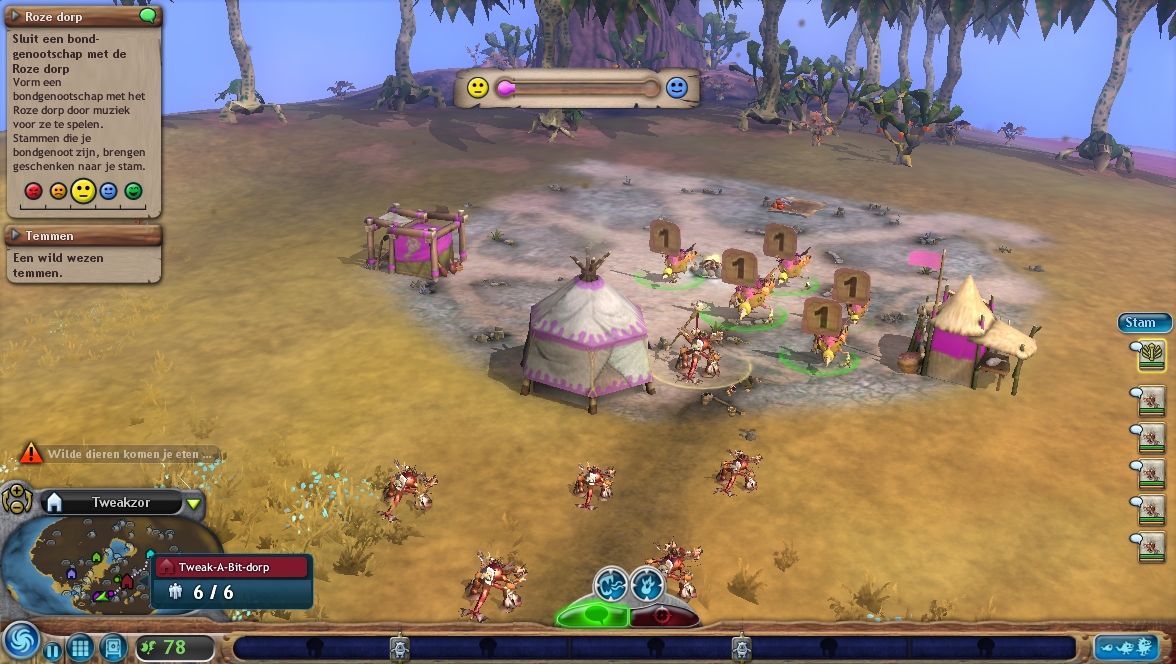Open the grid collections button
The image size is (1176, 664).
[81, 647]
